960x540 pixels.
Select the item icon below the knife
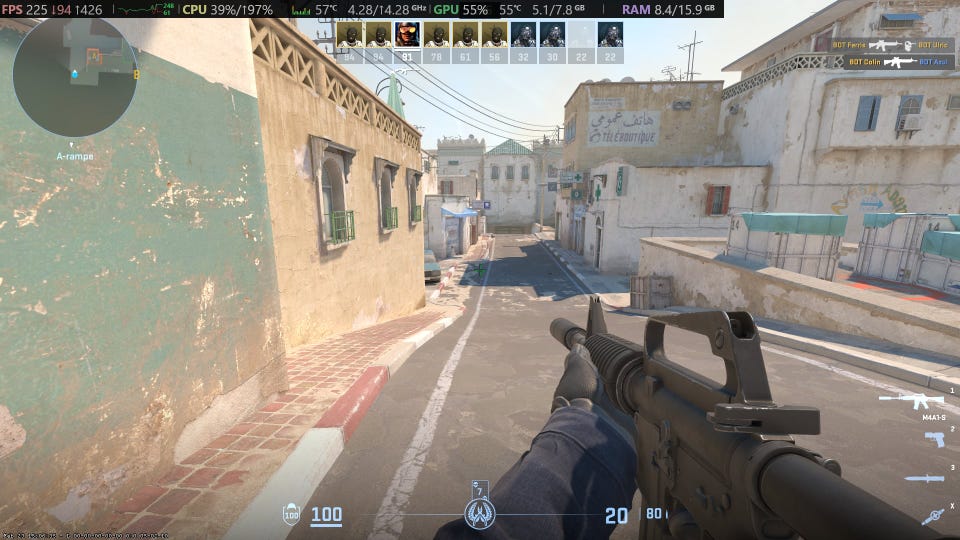coord(933,516)
